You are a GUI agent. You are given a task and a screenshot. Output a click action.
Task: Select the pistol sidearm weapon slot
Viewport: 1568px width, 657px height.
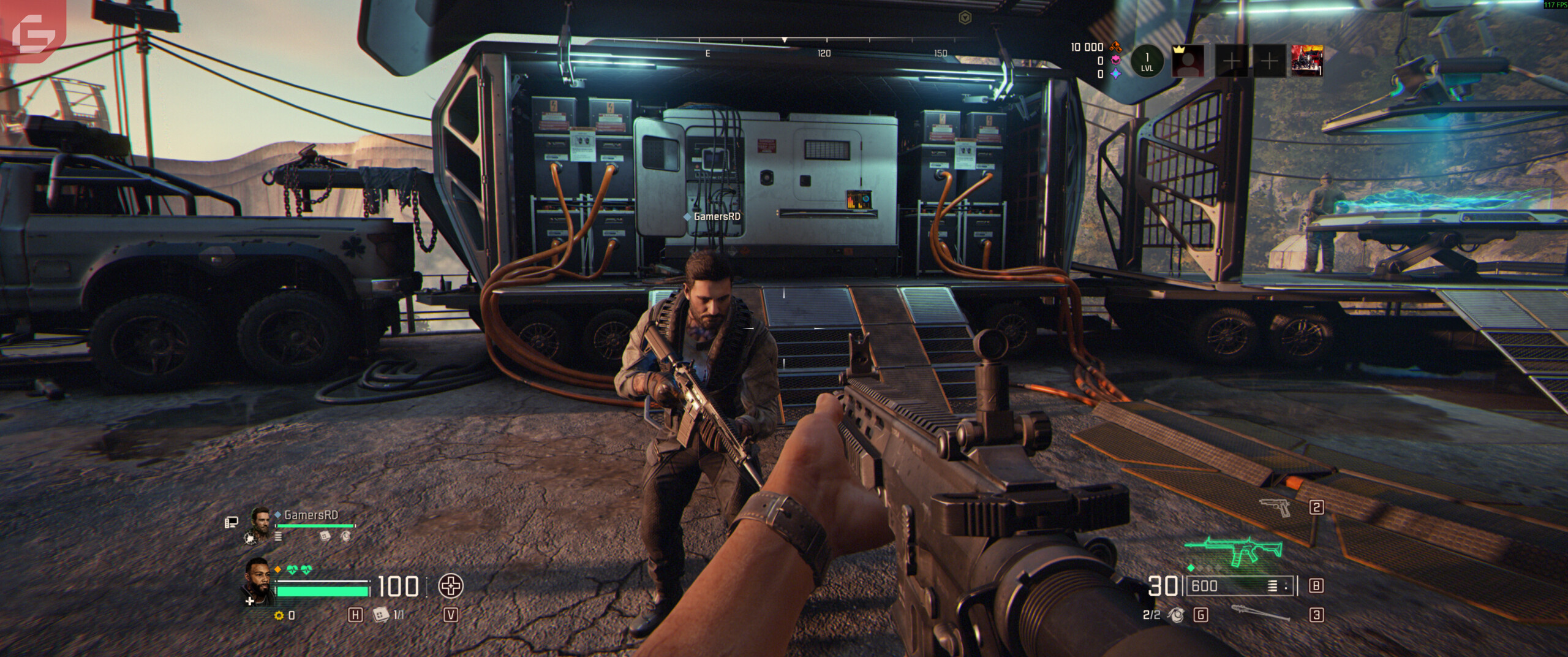[x=1275, y=507]
